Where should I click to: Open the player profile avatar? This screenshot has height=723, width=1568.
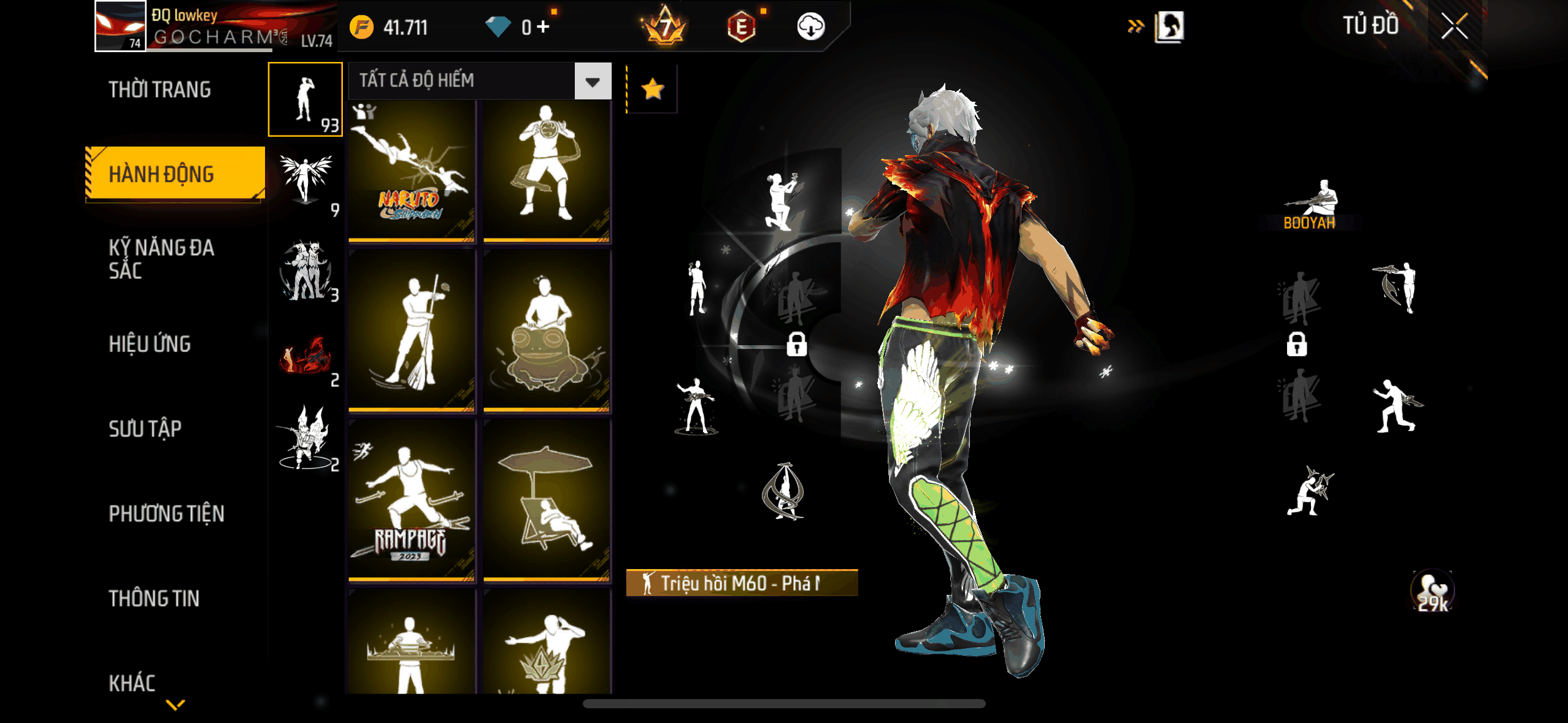[x=120, y=26]
